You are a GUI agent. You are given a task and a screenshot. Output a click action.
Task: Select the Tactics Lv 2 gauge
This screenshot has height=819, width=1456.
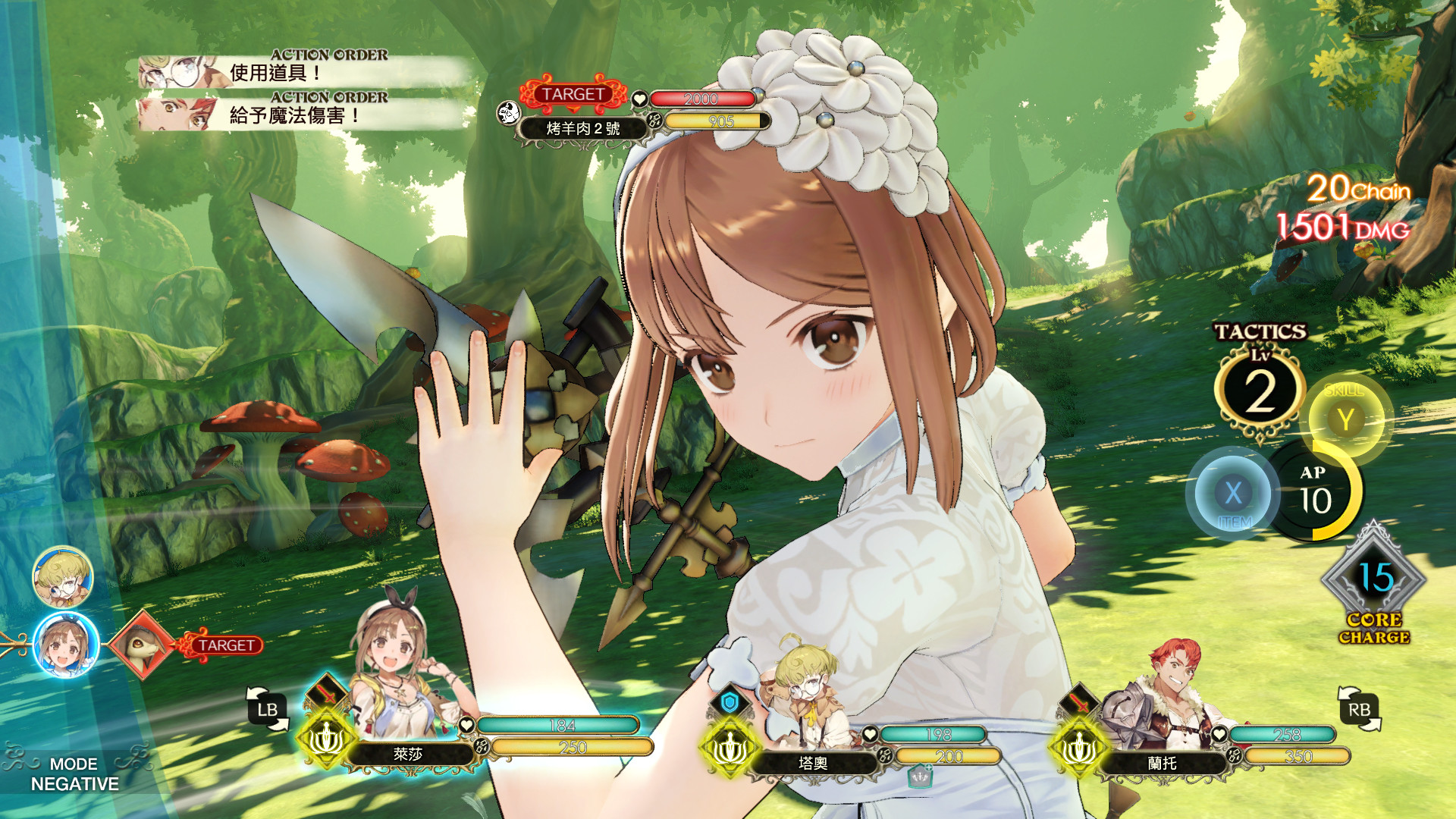coord(1260,392)
